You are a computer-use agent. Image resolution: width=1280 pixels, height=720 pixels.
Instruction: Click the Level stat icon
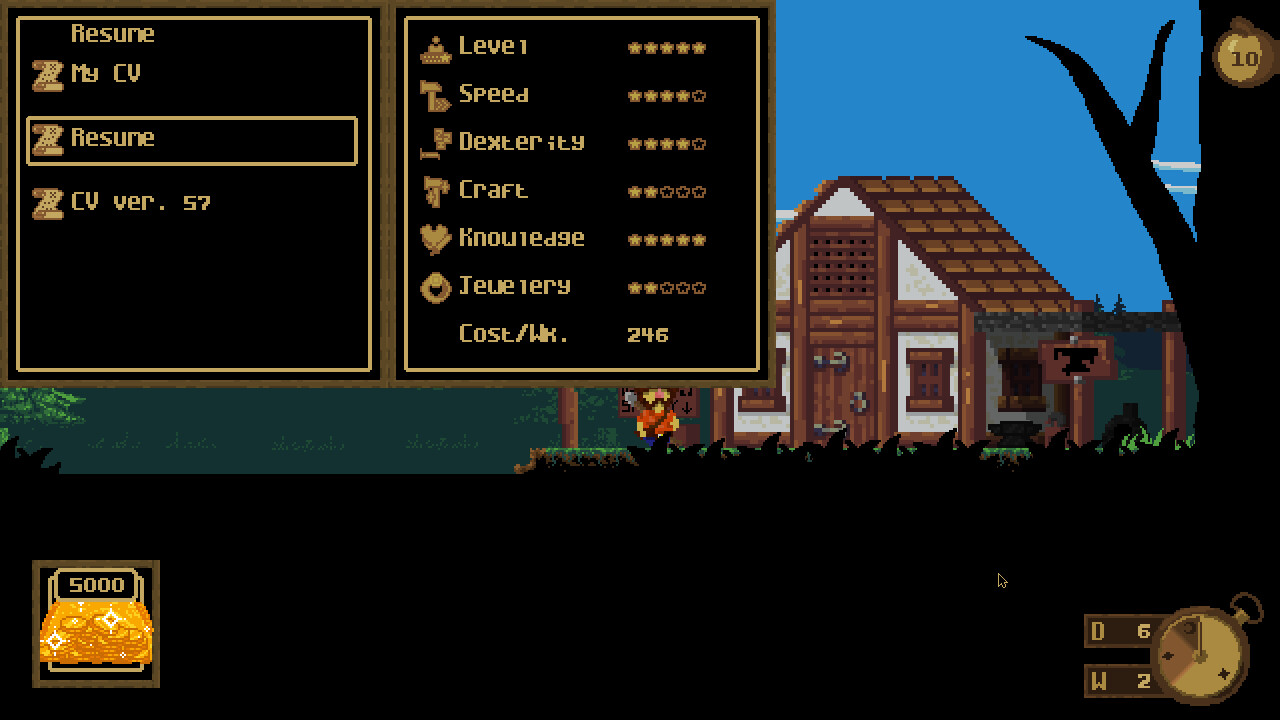tap(435, 45)
